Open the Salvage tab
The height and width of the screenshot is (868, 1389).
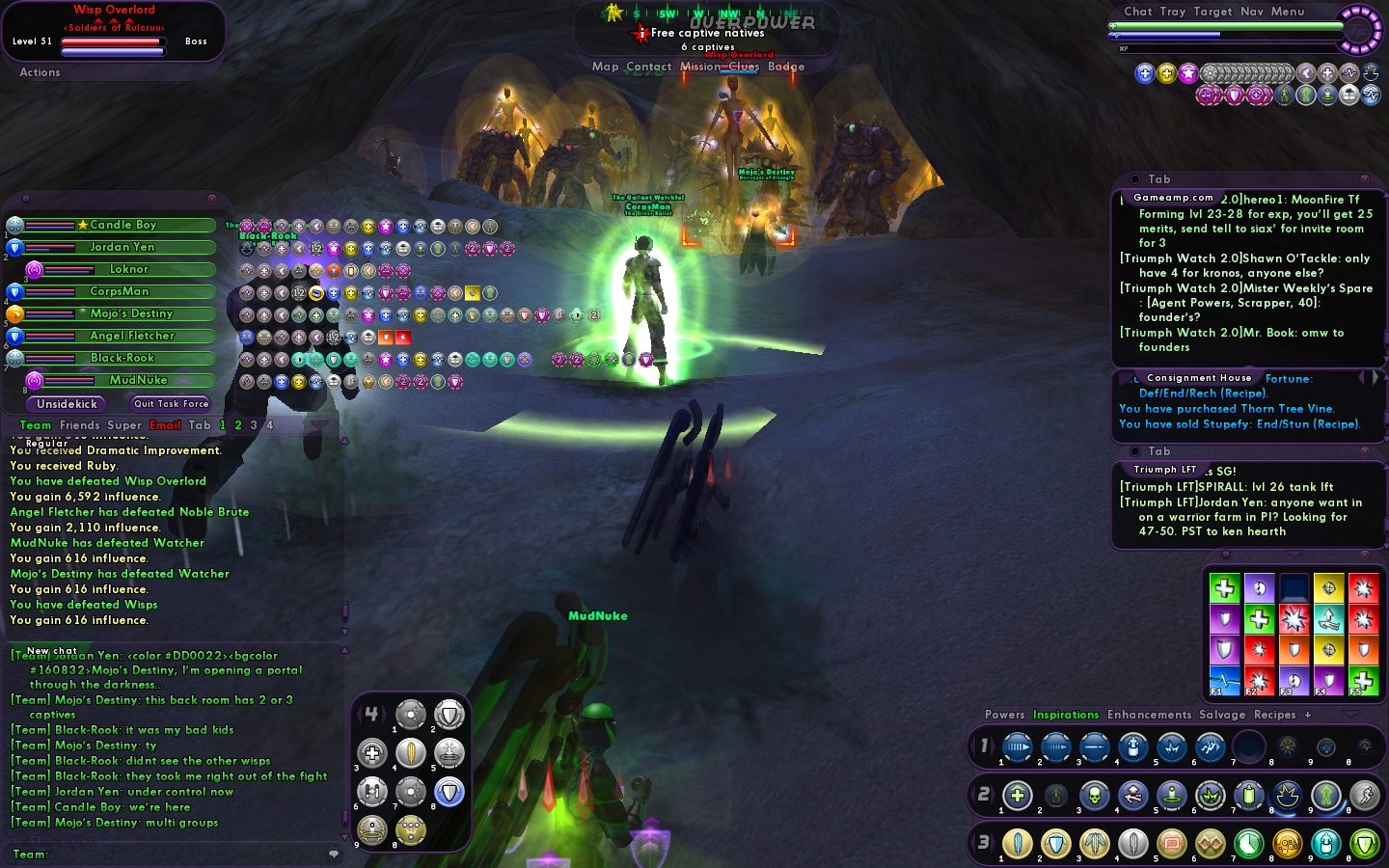1222,715
